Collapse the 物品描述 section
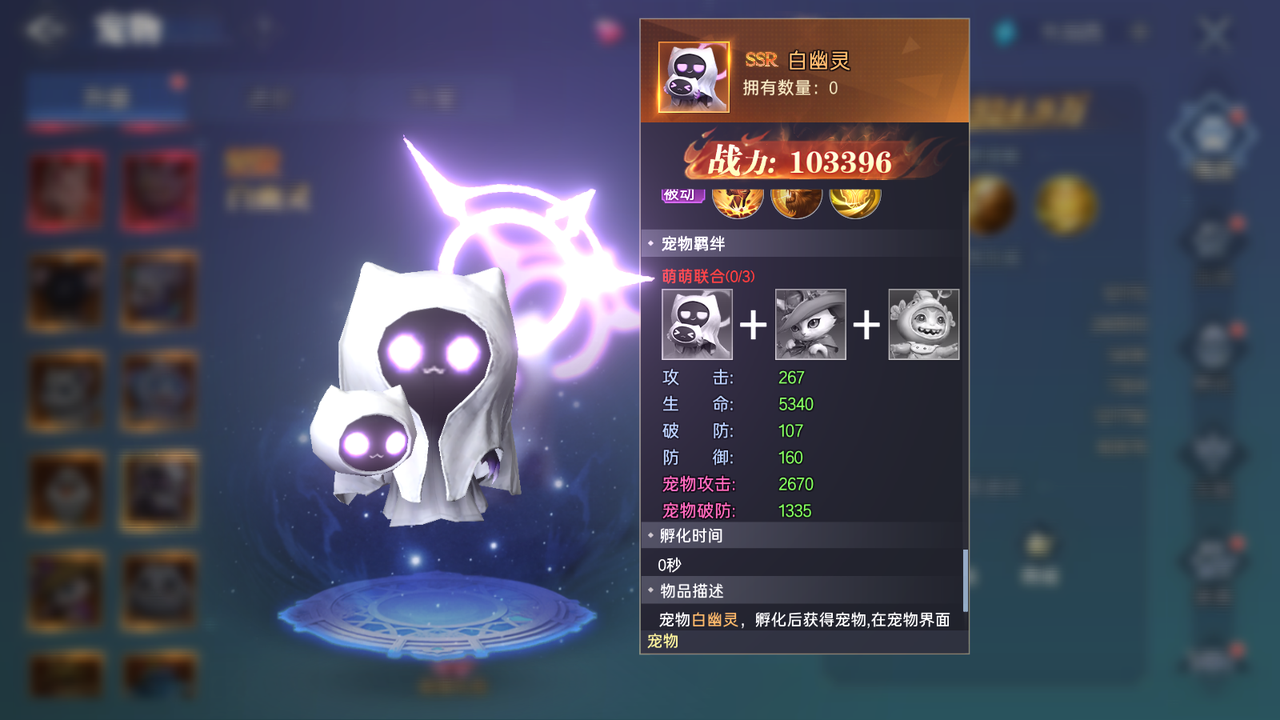1280x720 pixels. pos(688,591)
